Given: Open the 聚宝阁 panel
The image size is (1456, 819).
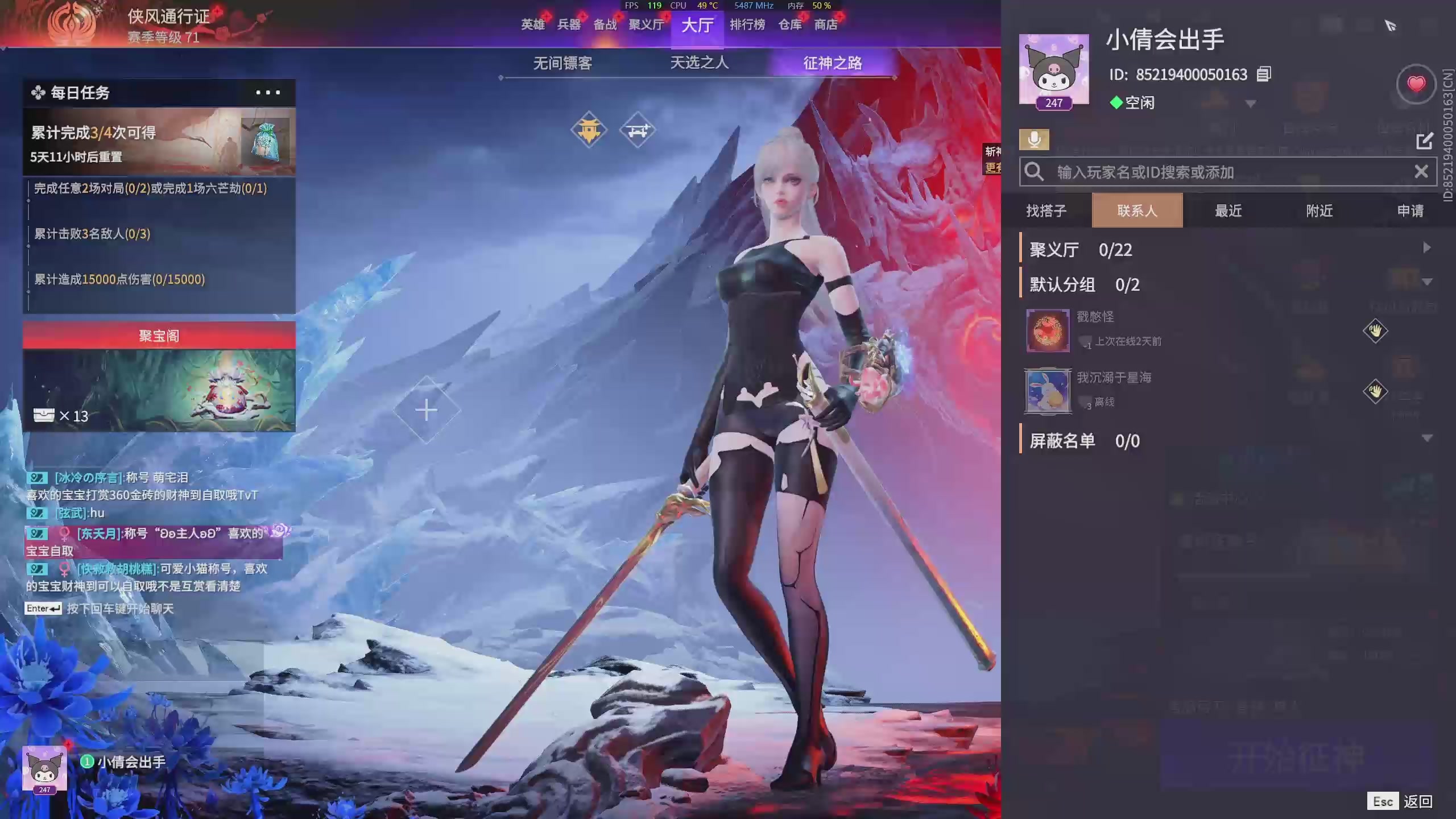Looking at the screenshot, I should [159, 336].
